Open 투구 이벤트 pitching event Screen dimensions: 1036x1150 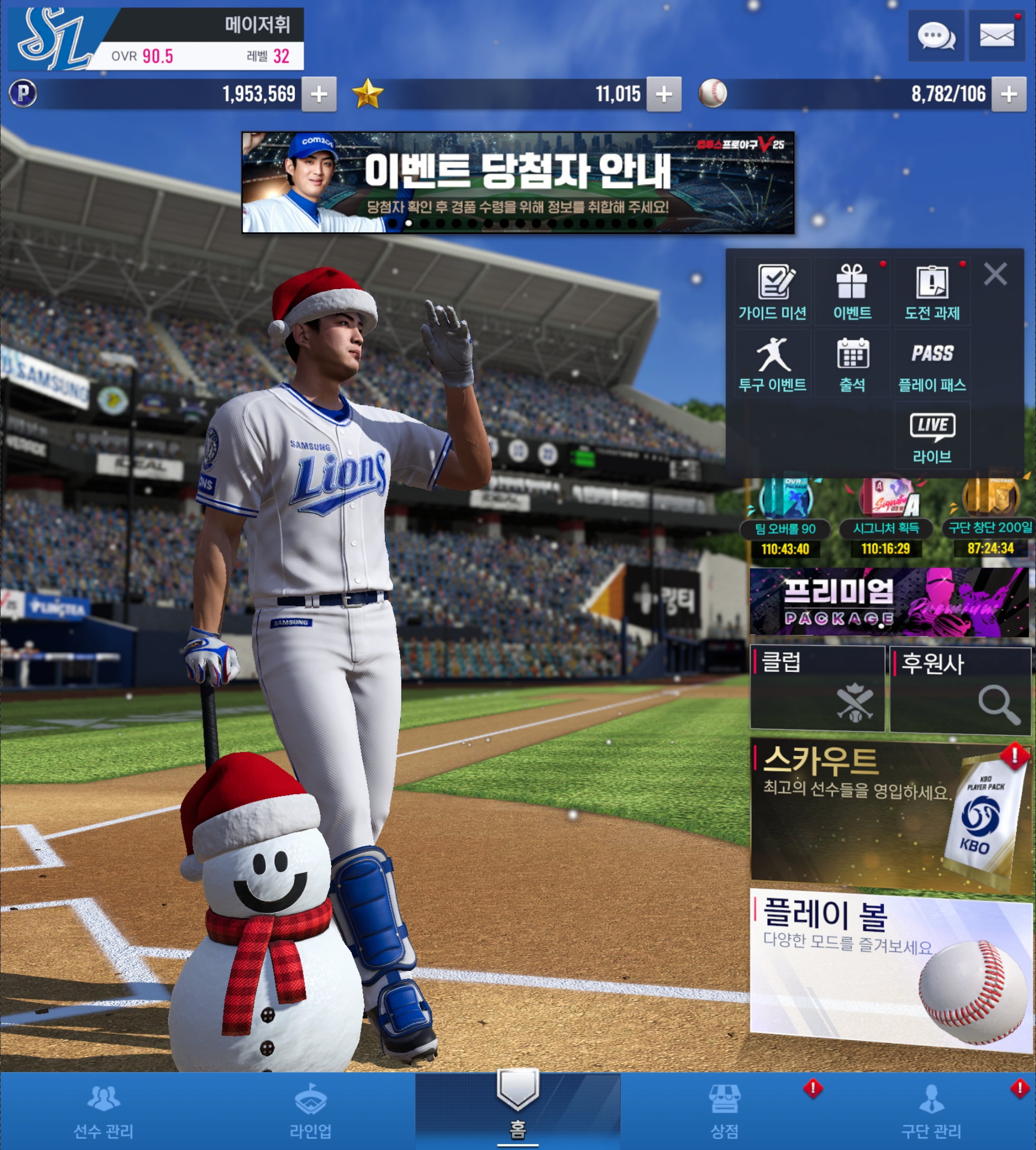(772, 364)
